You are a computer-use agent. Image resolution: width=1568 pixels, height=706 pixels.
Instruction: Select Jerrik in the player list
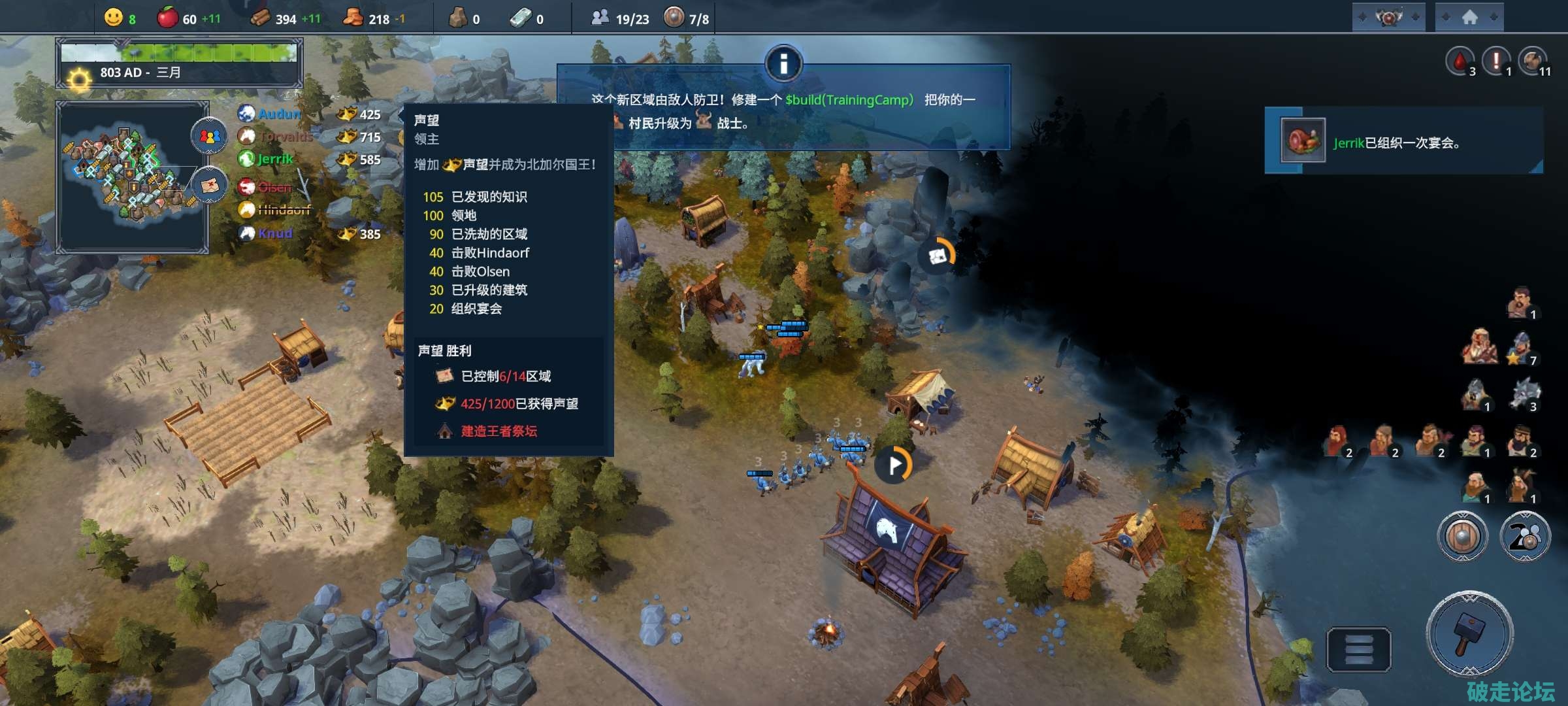coord(274,159)
